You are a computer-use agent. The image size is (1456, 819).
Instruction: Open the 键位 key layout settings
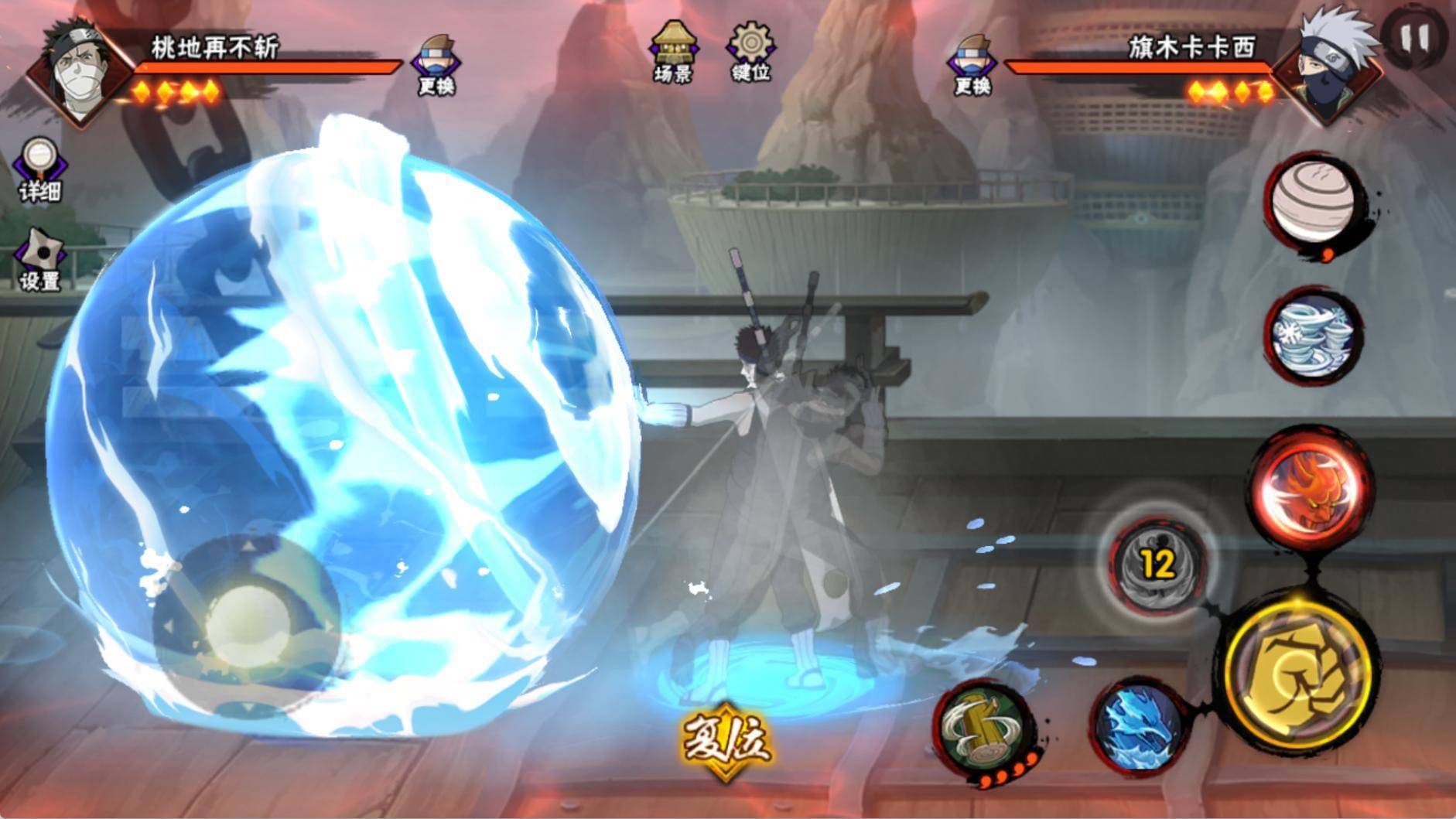[x=750, y=52]
